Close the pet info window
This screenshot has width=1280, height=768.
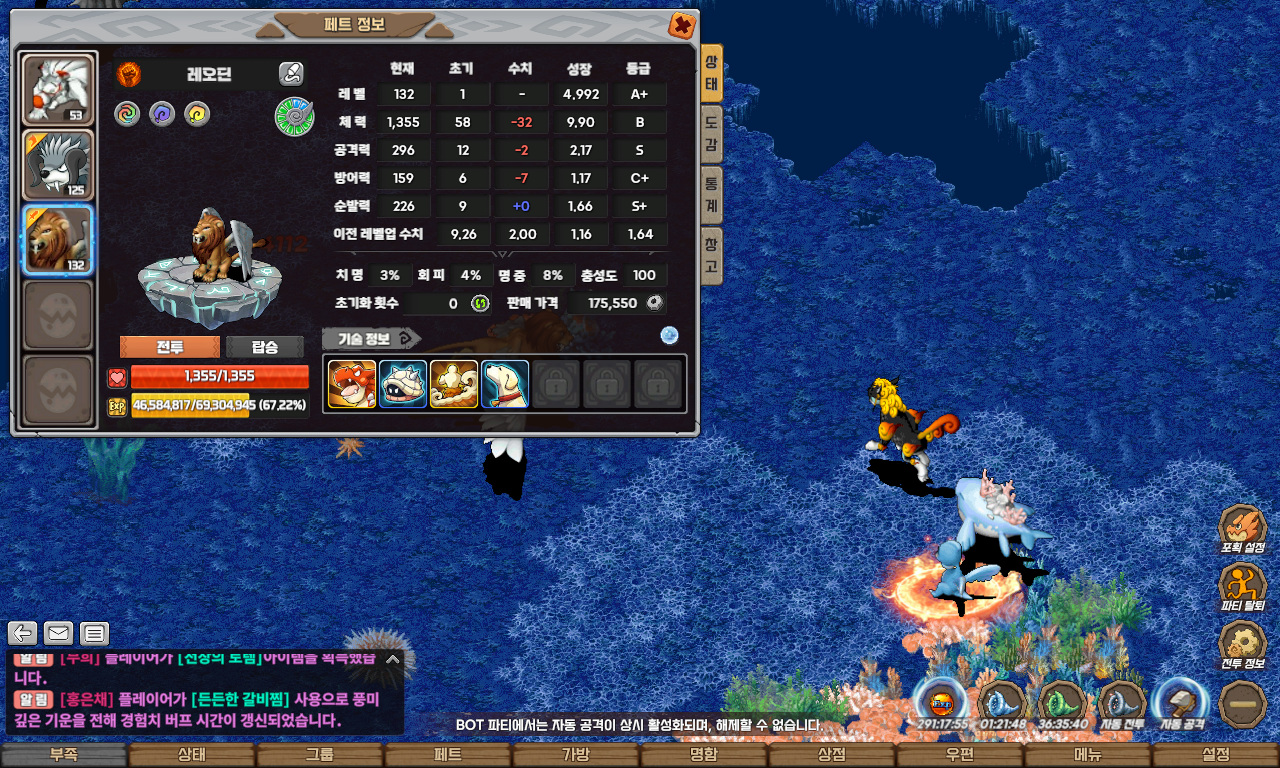pyautogui.click(x=681, y=25)
